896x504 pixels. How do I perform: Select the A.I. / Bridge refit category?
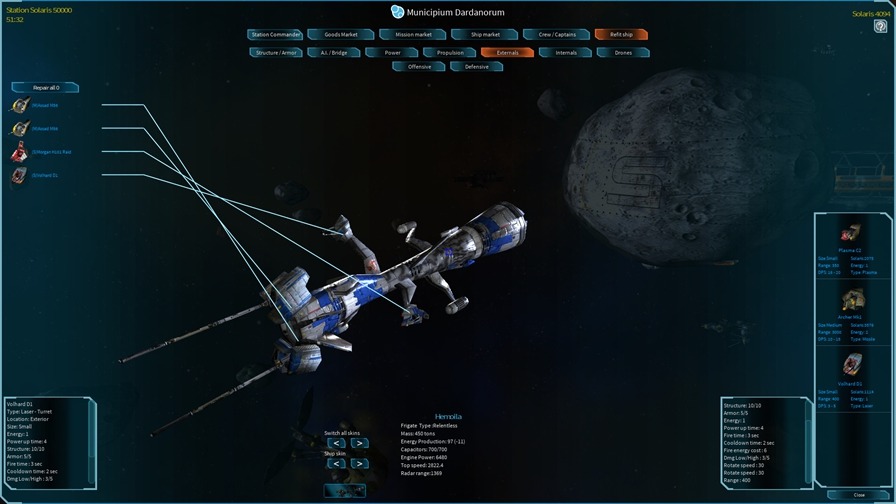pos(333,52)
